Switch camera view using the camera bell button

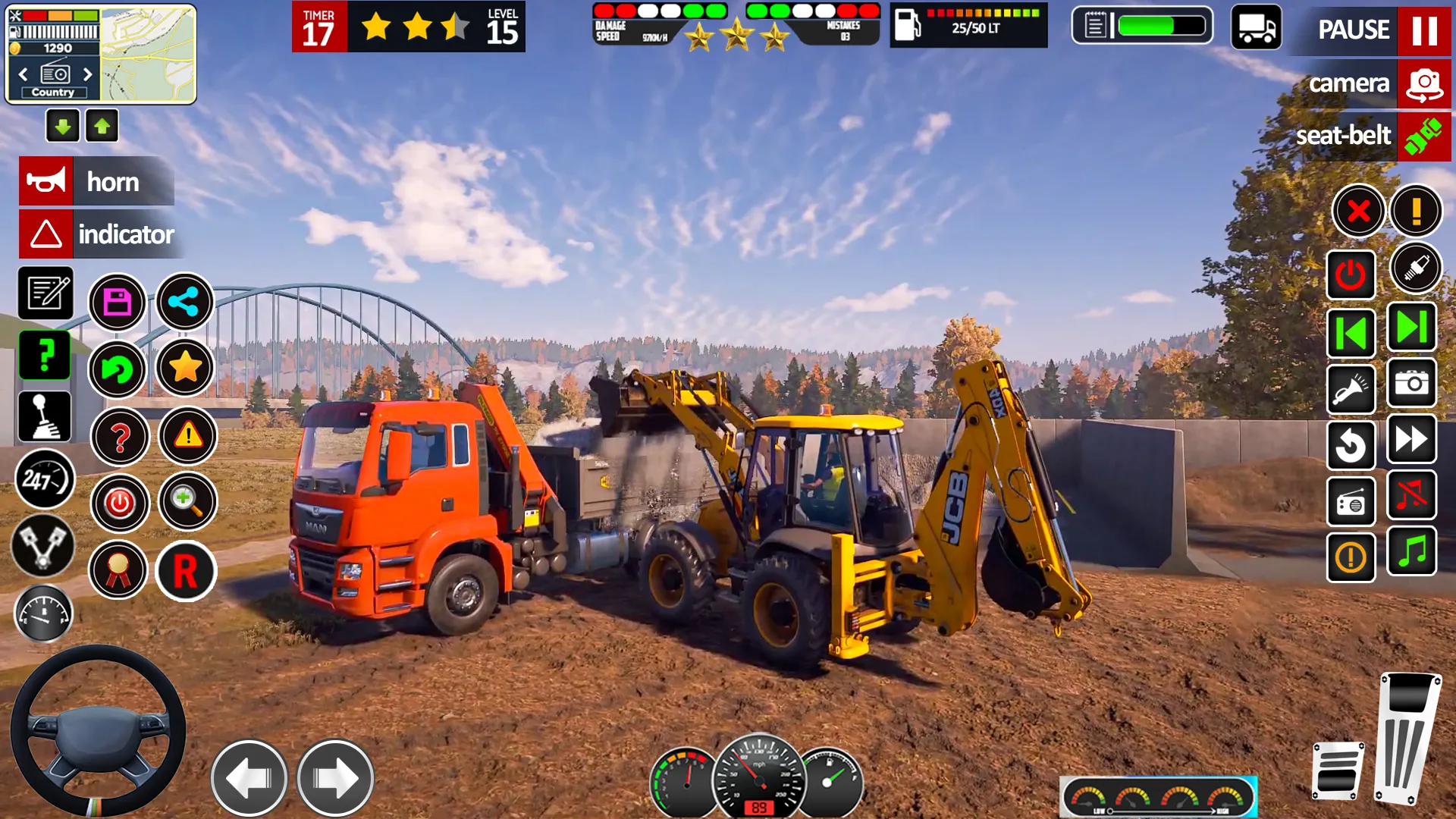(x=1423, y=84)
